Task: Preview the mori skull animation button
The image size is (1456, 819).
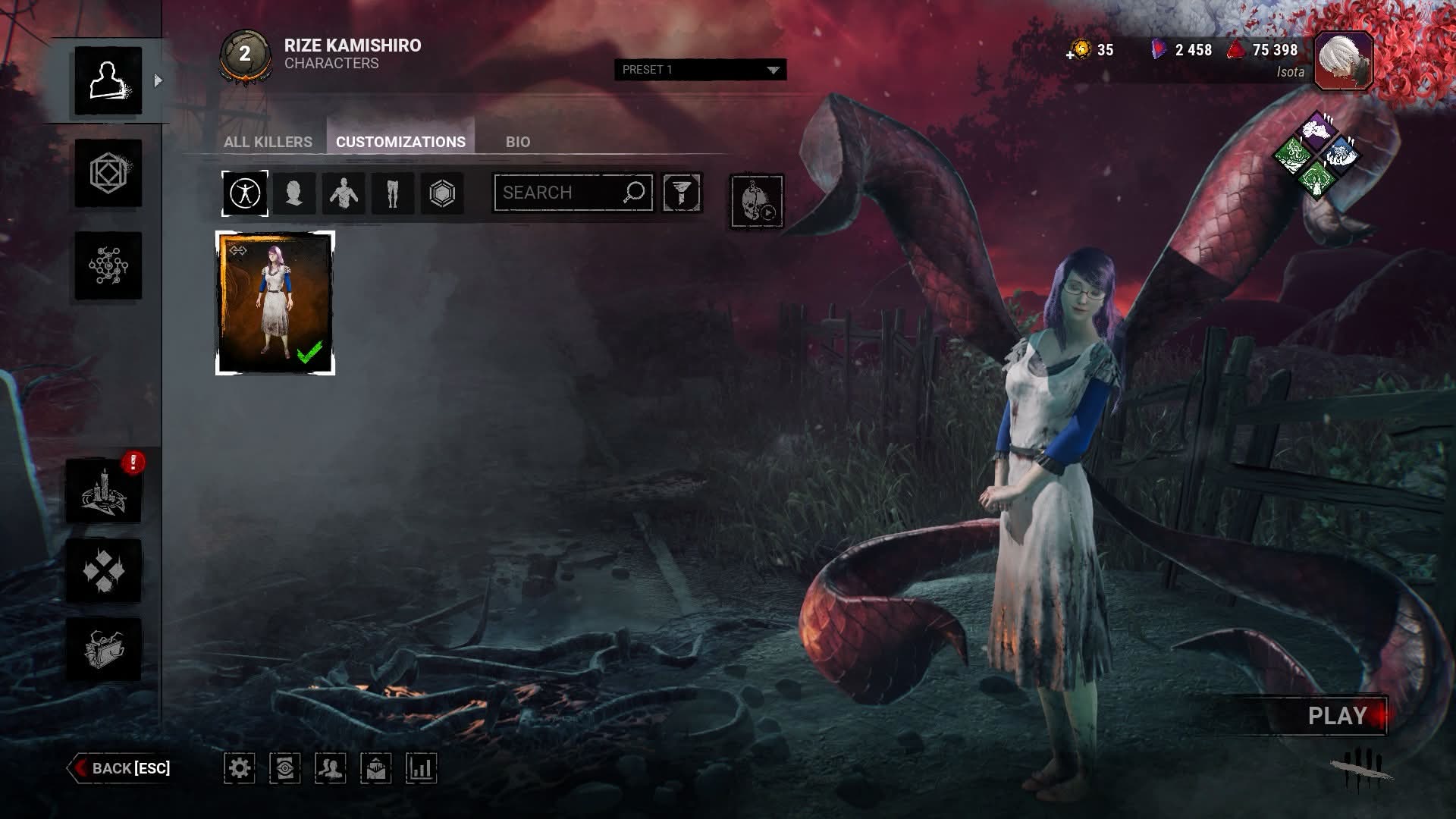Action: 756,201
